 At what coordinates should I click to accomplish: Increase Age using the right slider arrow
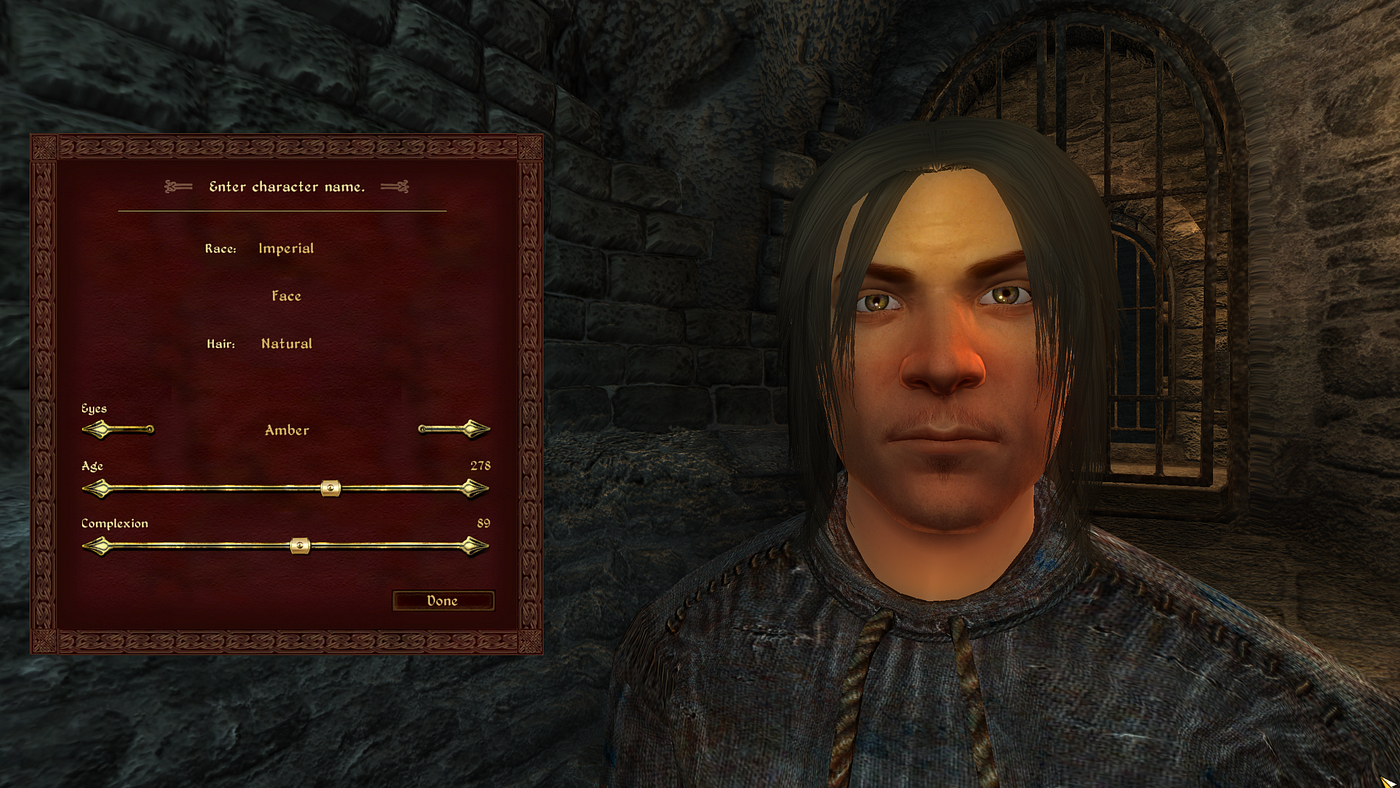(475, 488)
